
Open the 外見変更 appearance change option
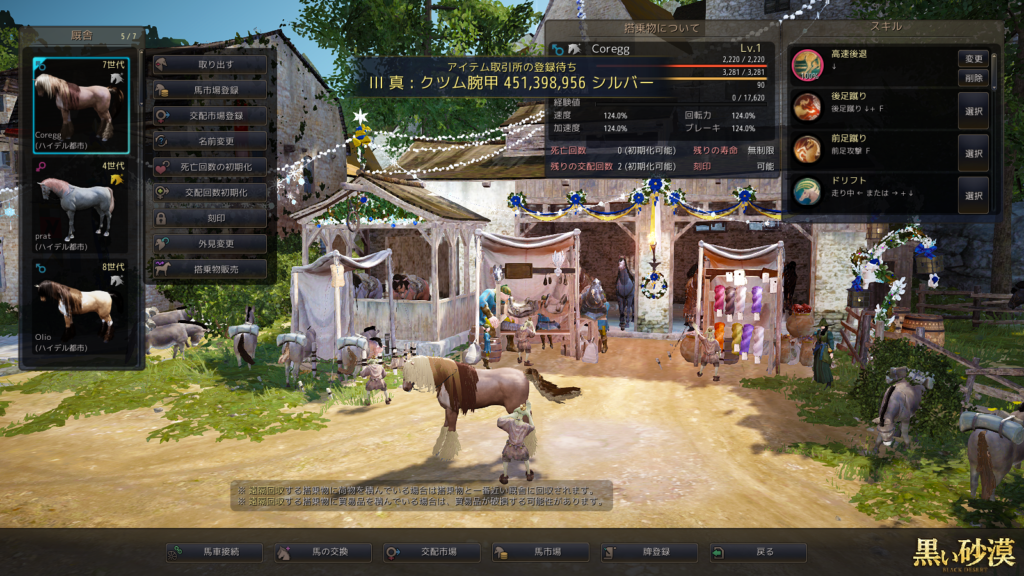[210, 243]
